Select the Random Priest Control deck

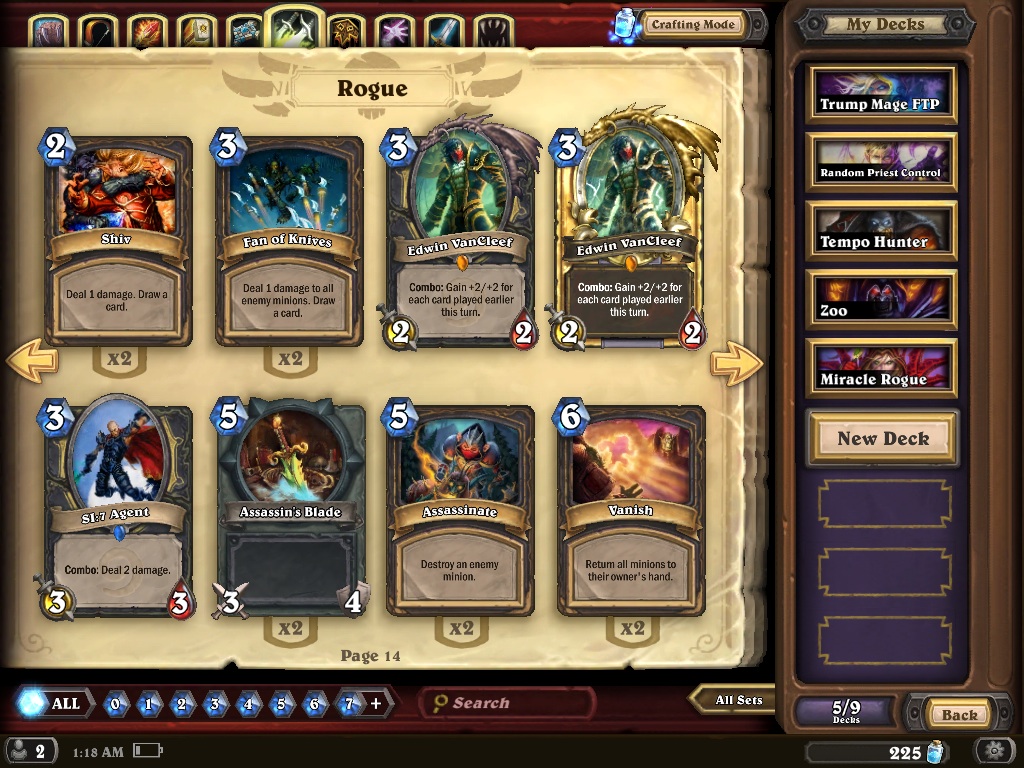pyautogui.click(x=881, y=163)
